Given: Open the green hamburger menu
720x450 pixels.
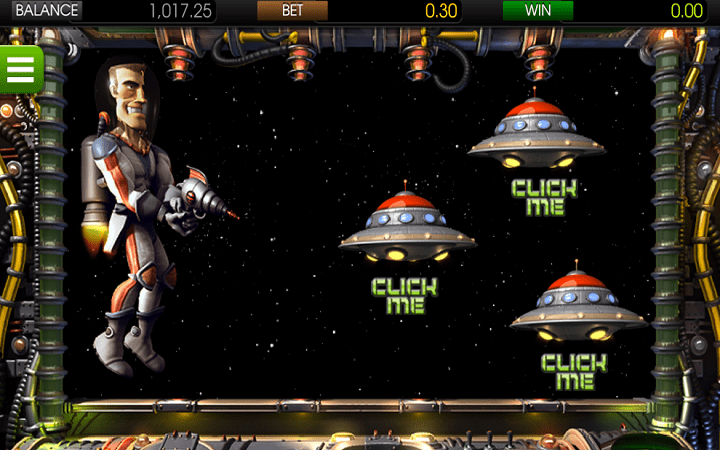Looking at the screenshot, I should (x=20, y=68).
